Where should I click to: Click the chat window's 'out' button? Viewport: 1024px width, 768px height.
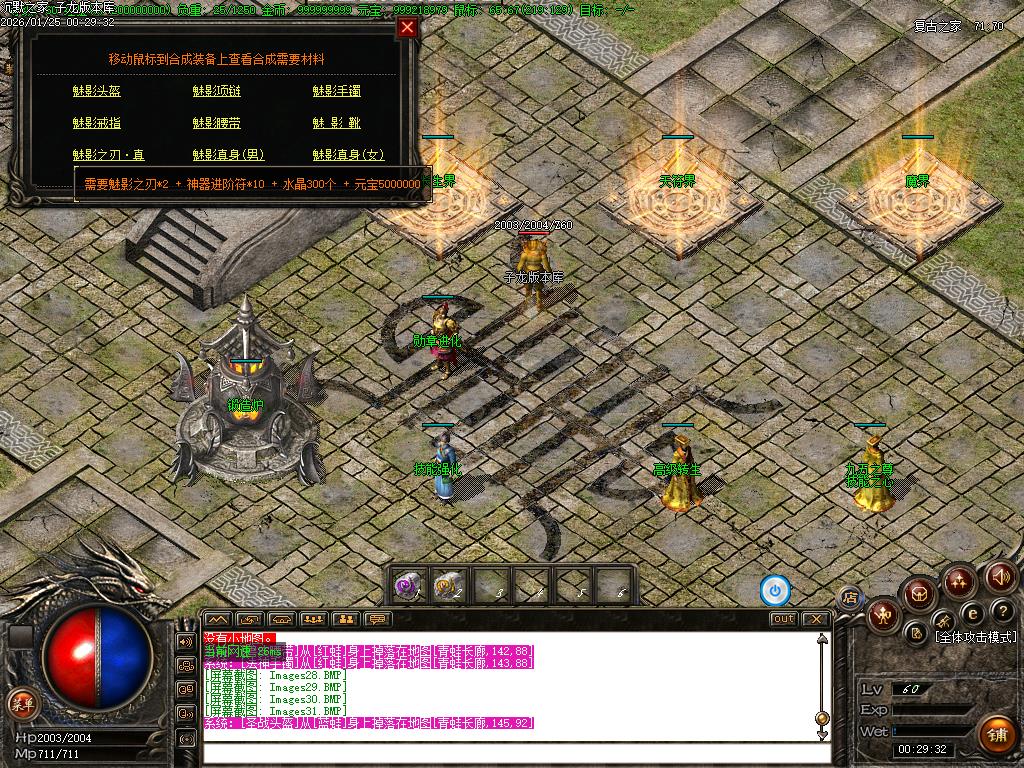pos(783,619)
